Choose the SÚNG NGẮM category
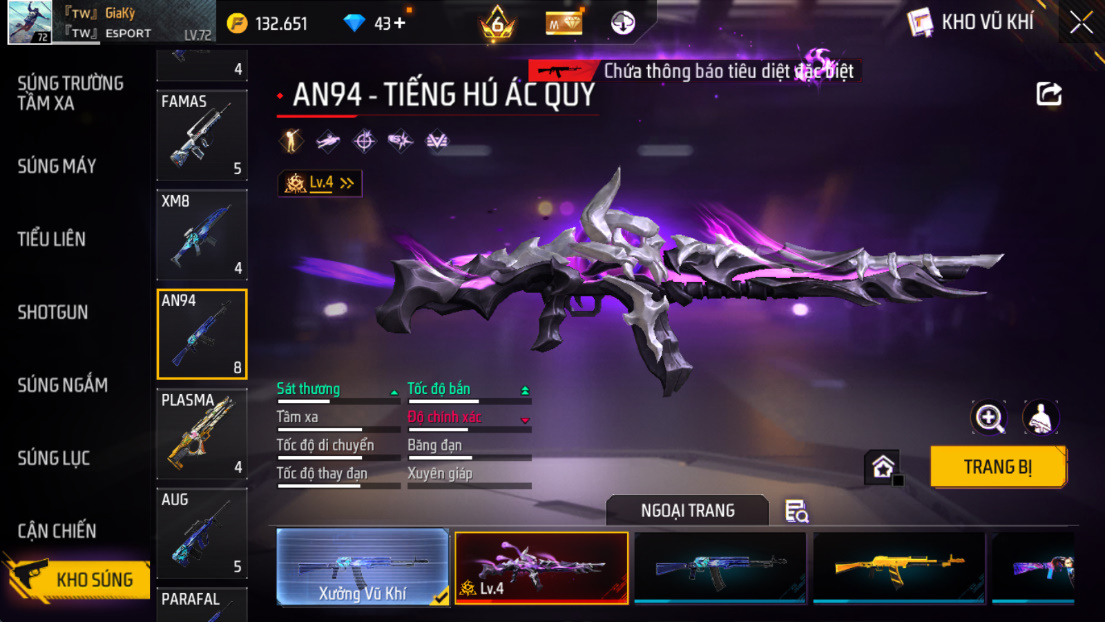 62,385
